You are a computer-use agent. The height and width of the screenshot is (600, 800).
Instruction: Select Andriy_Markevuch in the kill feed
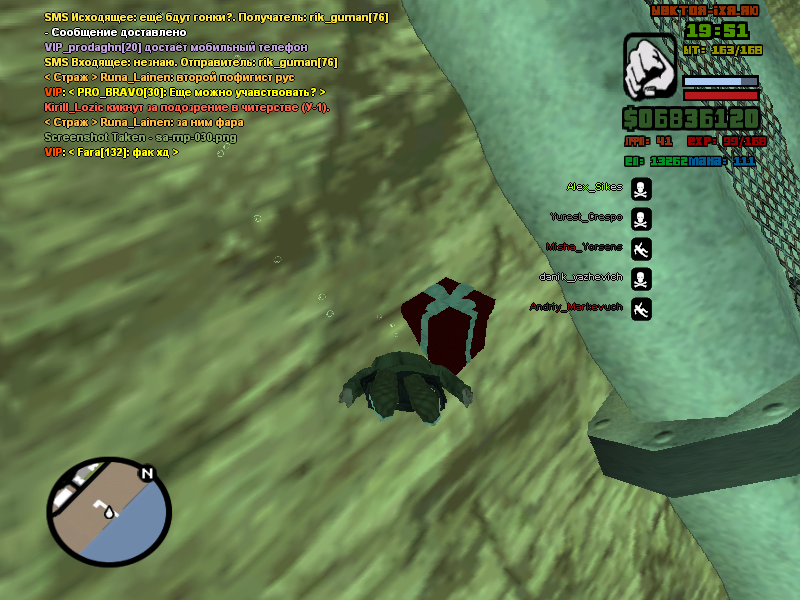click(x=575, y=307)
